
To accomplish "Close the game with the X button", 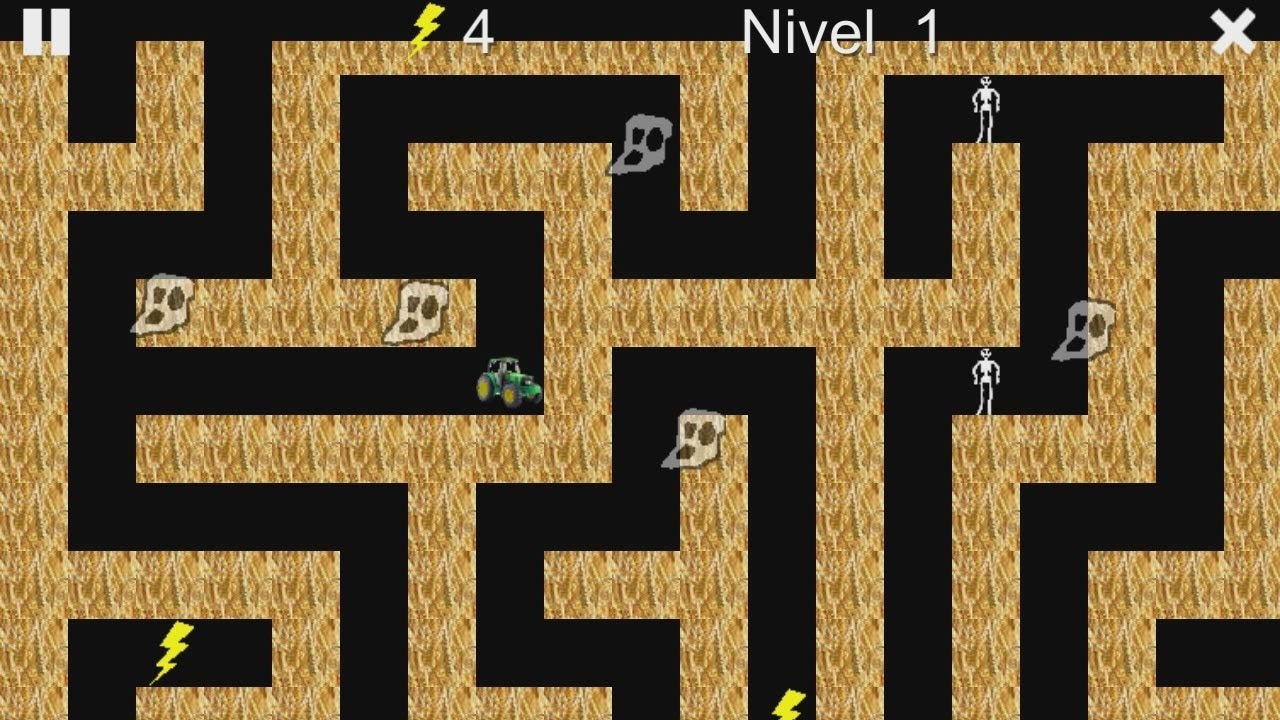I will point(1232,32).
